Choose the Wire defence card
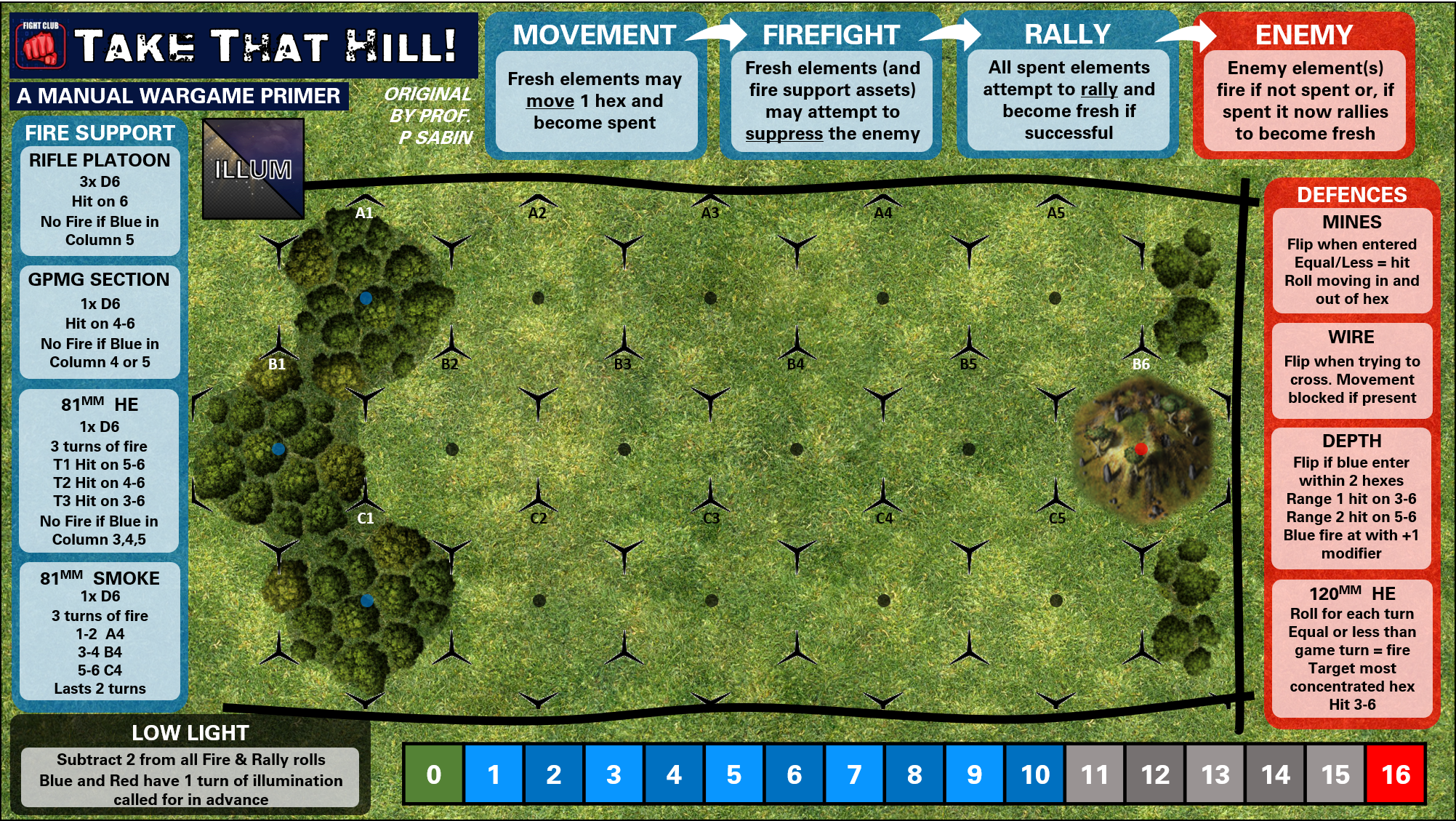 [1352, 368]
